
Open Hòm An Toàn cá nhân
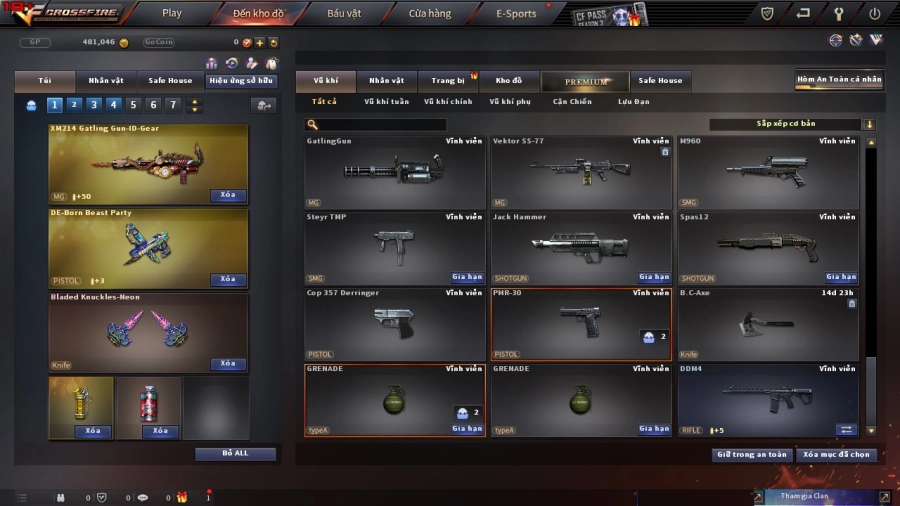click(839, 80)
